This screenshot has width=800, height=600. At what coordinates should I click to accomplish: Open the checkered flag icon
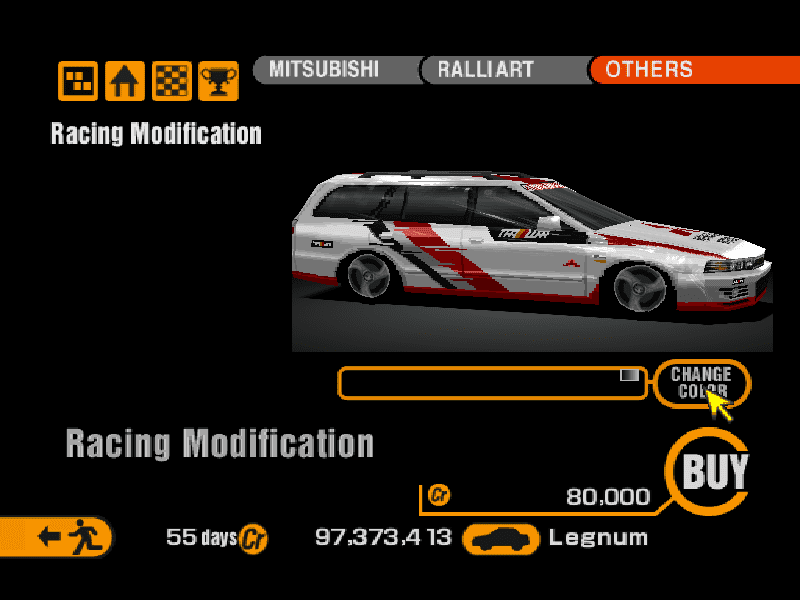coord(171,81)
